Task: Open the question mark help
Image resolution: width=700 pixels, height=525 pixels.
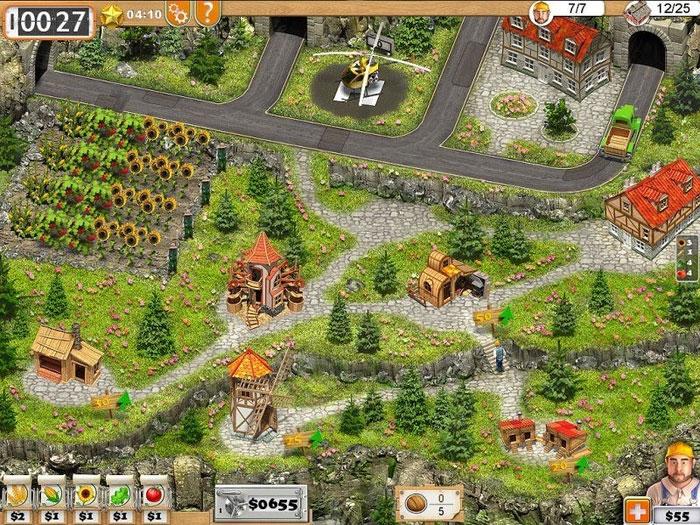Action: pyautogui.click(x=207, y=13)
